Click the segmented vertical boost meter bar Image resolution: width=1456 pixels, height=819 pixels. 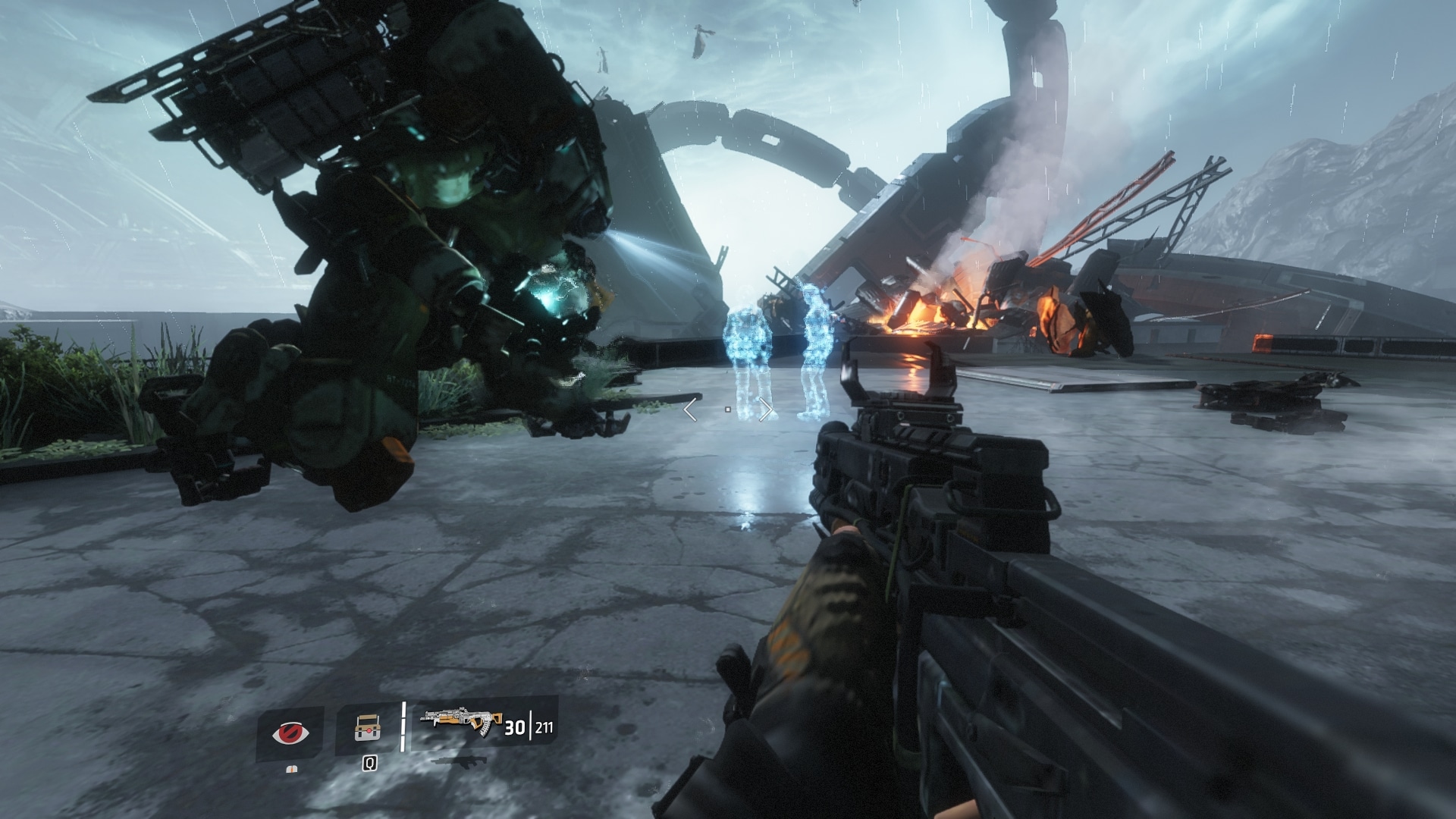(x=403, y=726)
